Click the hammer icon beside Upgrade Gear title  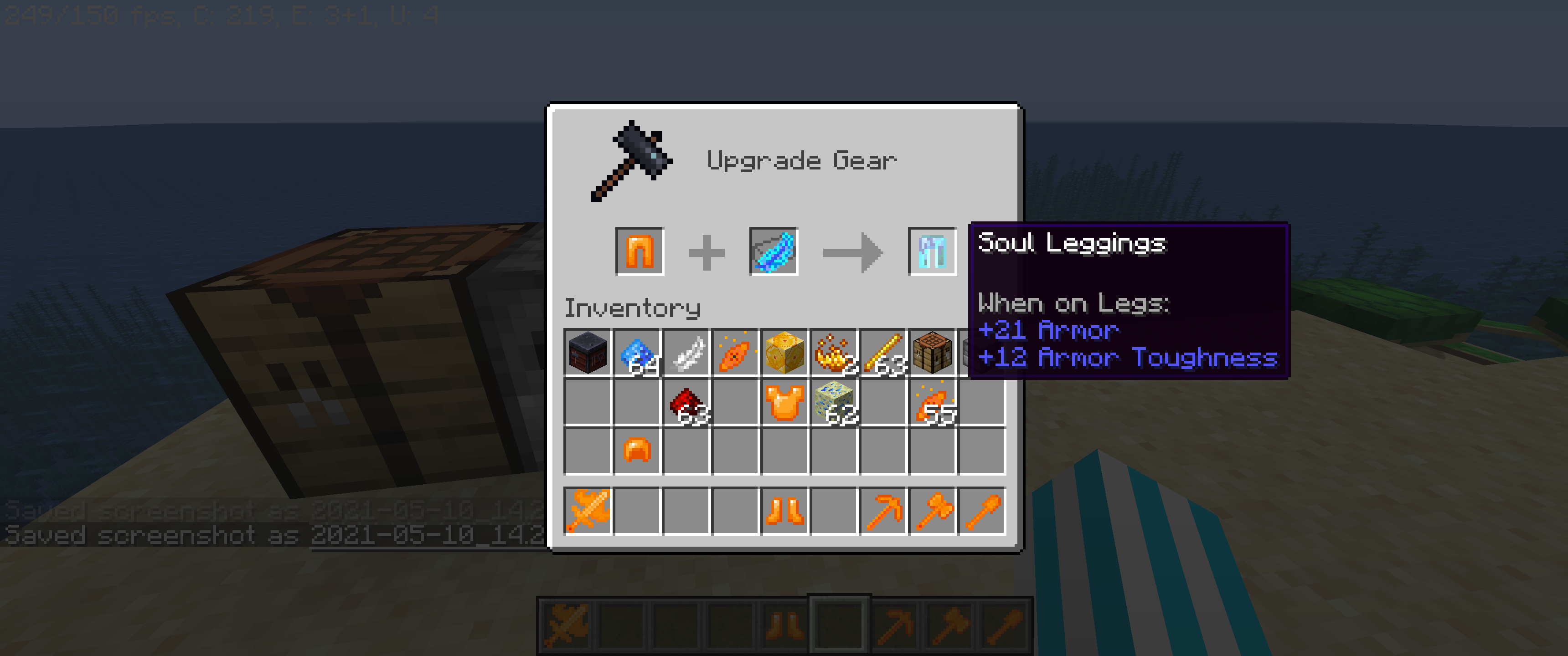point(633,161)
